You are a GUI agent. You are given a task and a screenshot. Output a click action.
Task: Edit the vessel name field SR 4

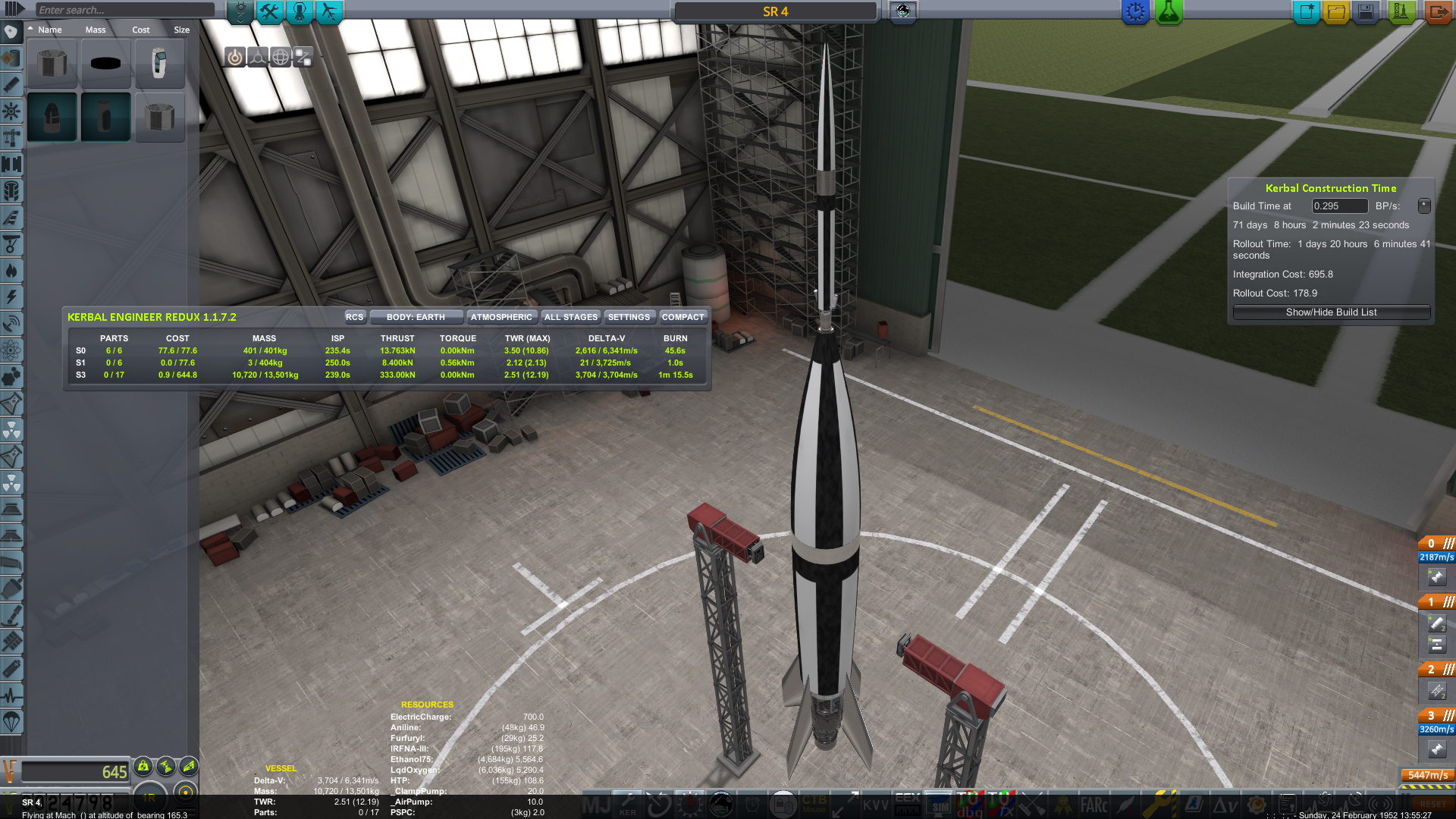(775, 11)
